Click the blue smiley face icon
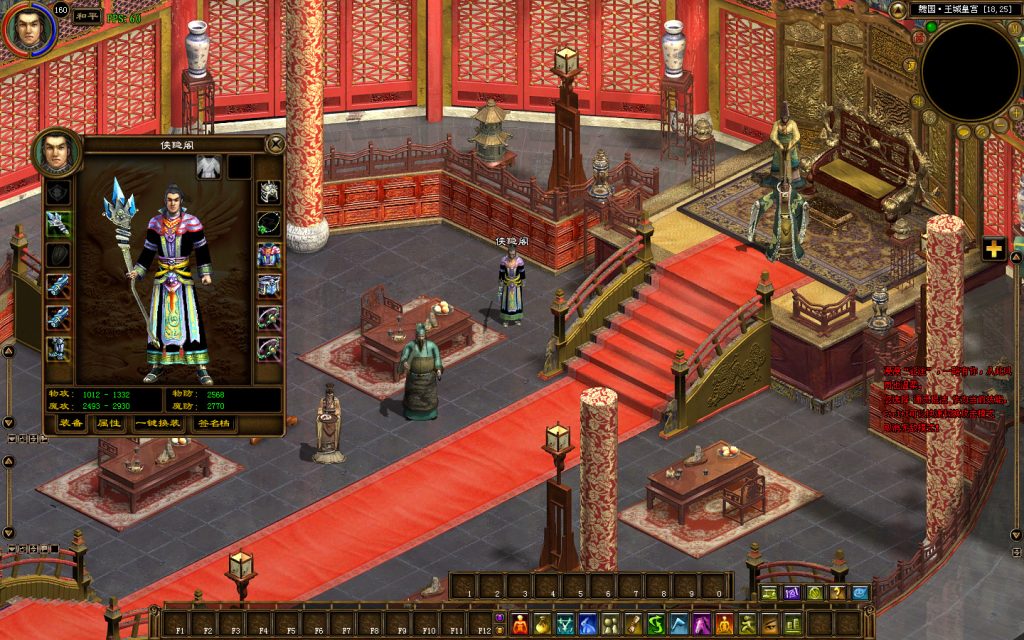The height and width of the screenshot is (640, 1024). [859, 592]
